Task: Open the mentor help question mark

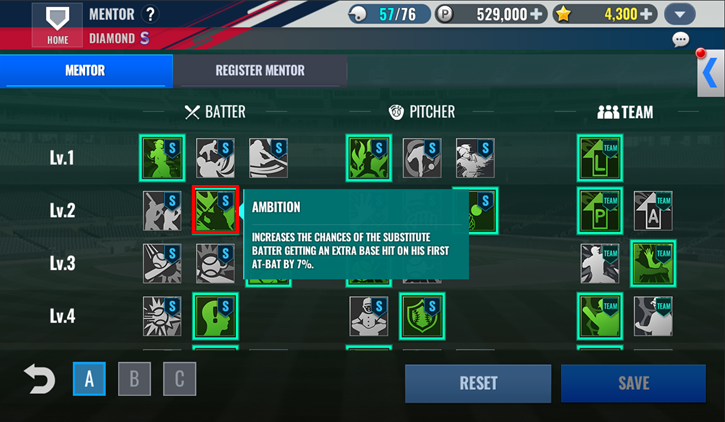Action: click(151, 14)
